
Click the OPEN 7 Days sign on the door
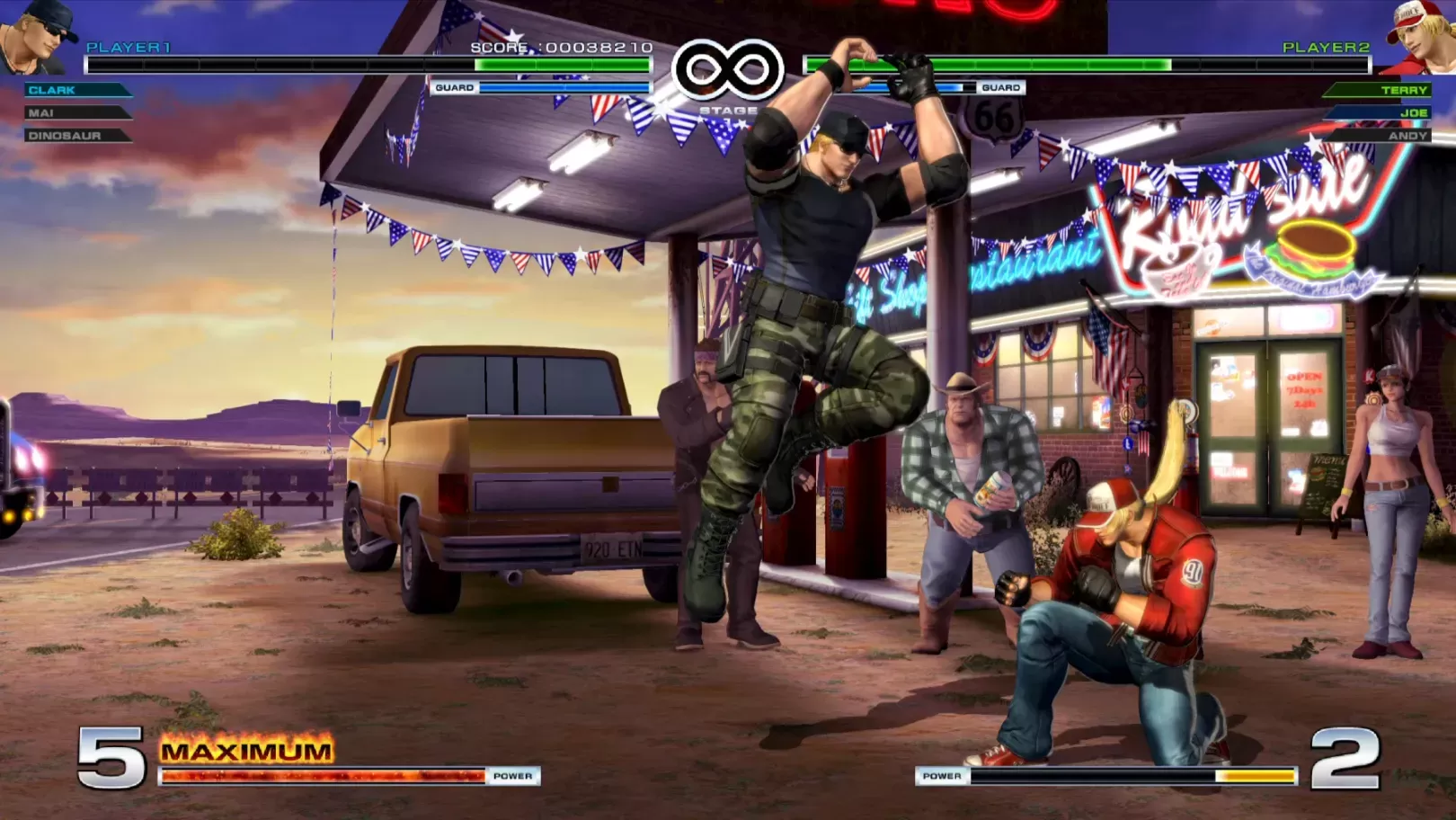(x=1302, y=388)
